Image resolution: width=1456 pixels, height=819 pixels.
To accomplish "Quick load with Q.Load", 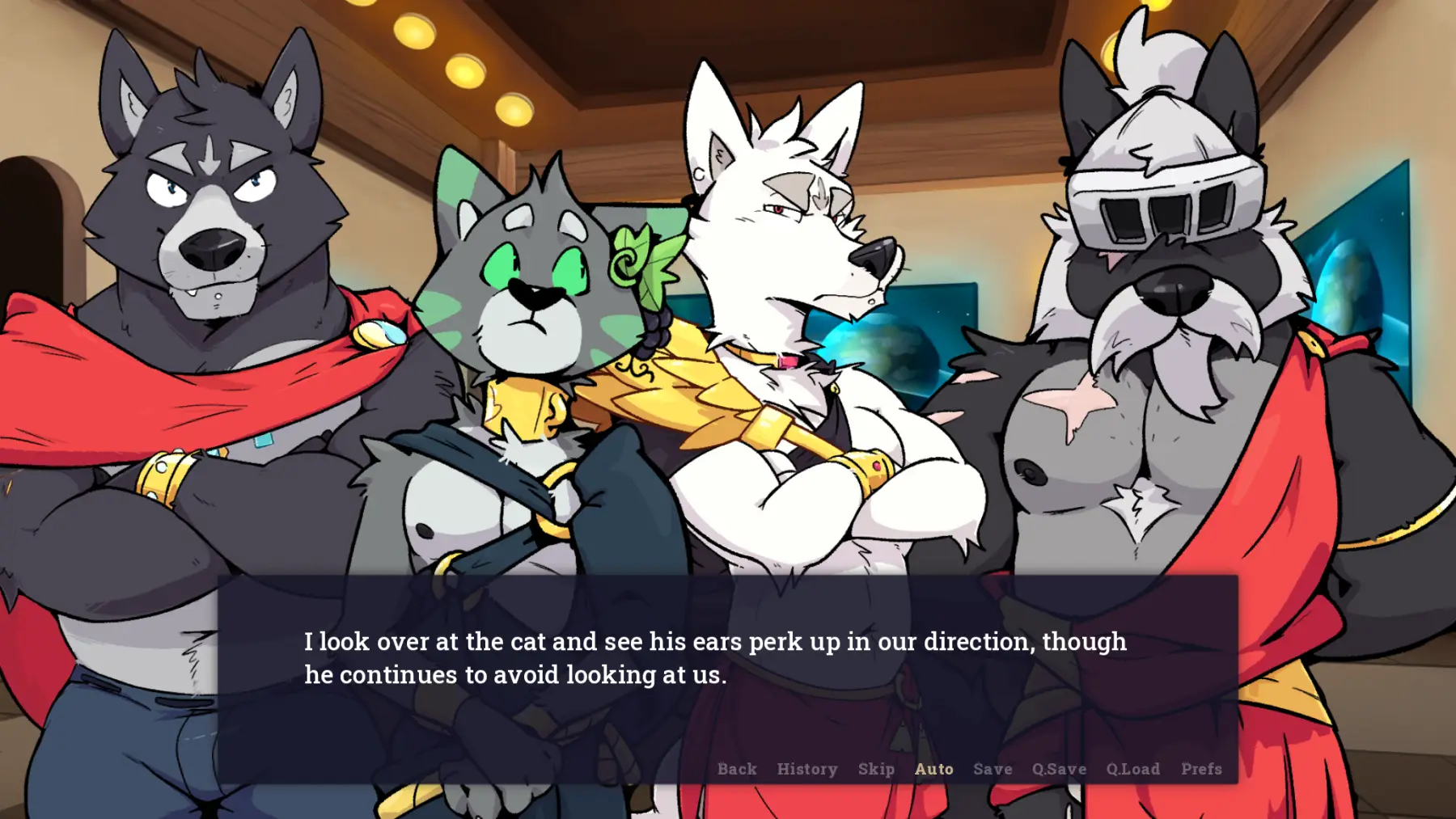I will click(1132, 769).
